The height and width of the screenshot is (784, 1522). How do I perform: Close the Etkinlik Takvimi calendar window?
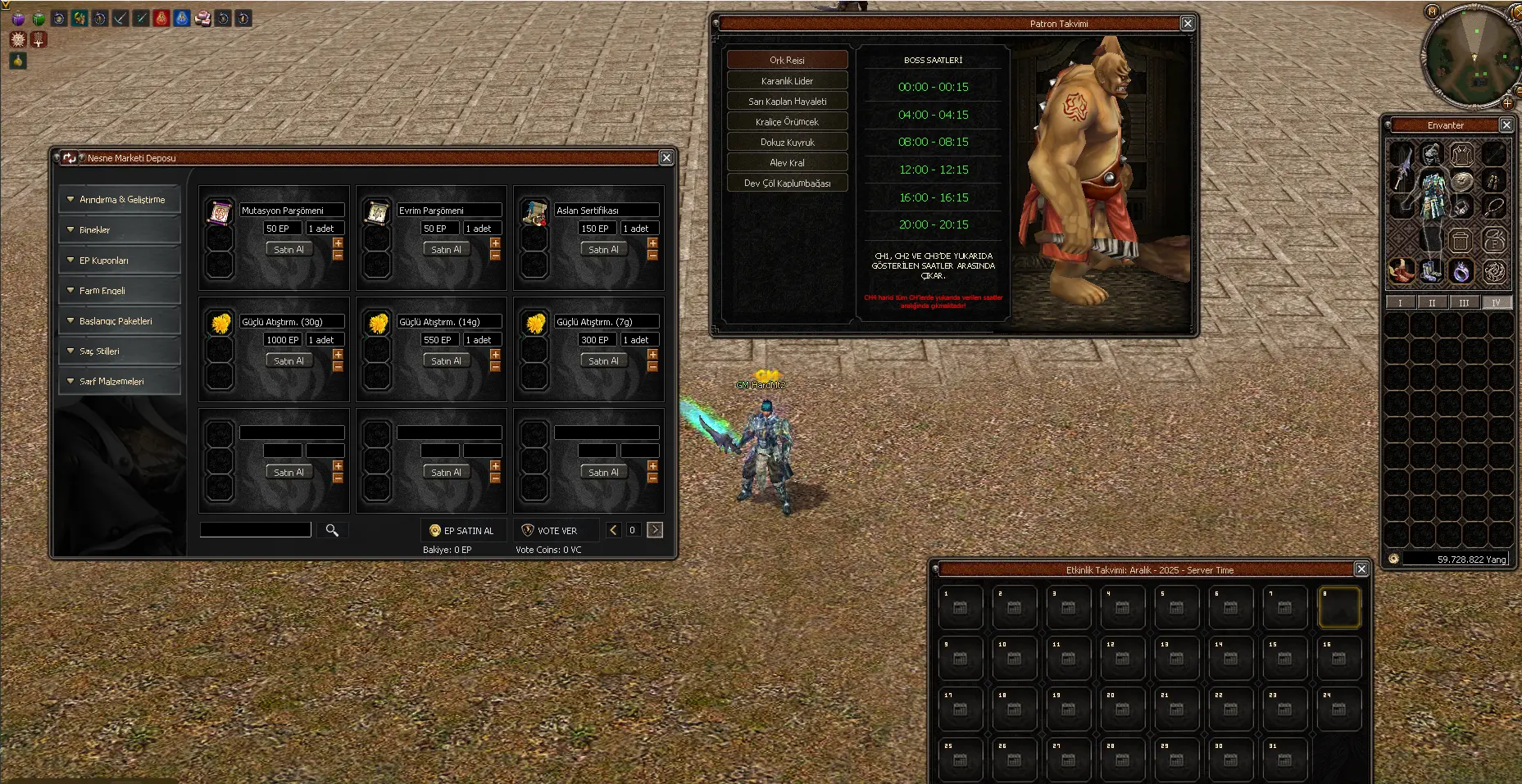pyautogui.click(x=1361, y=569)
